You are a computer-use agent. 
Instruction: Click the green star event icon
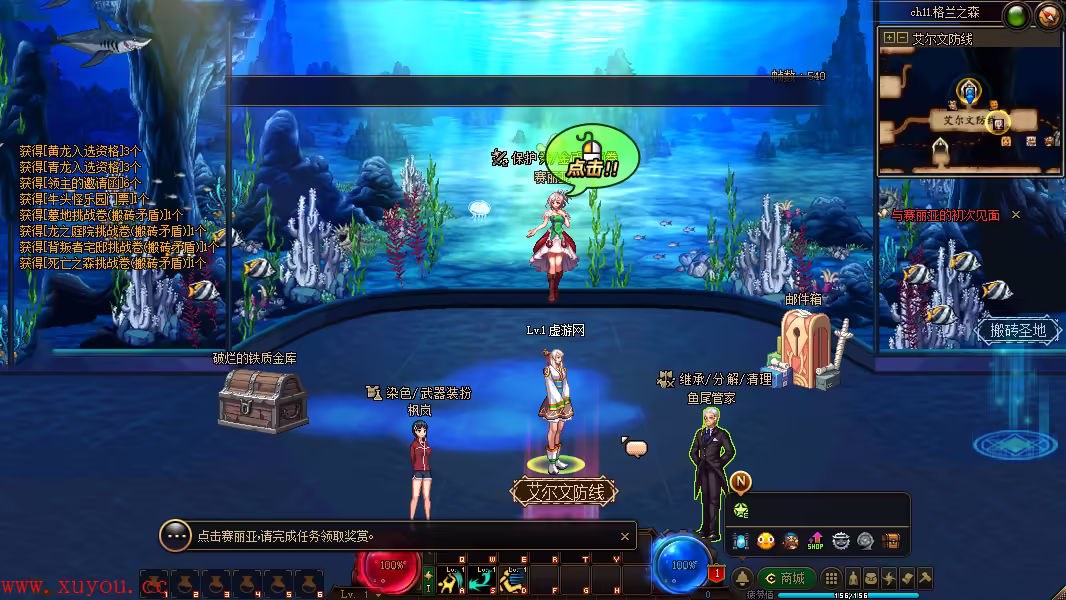741,510
